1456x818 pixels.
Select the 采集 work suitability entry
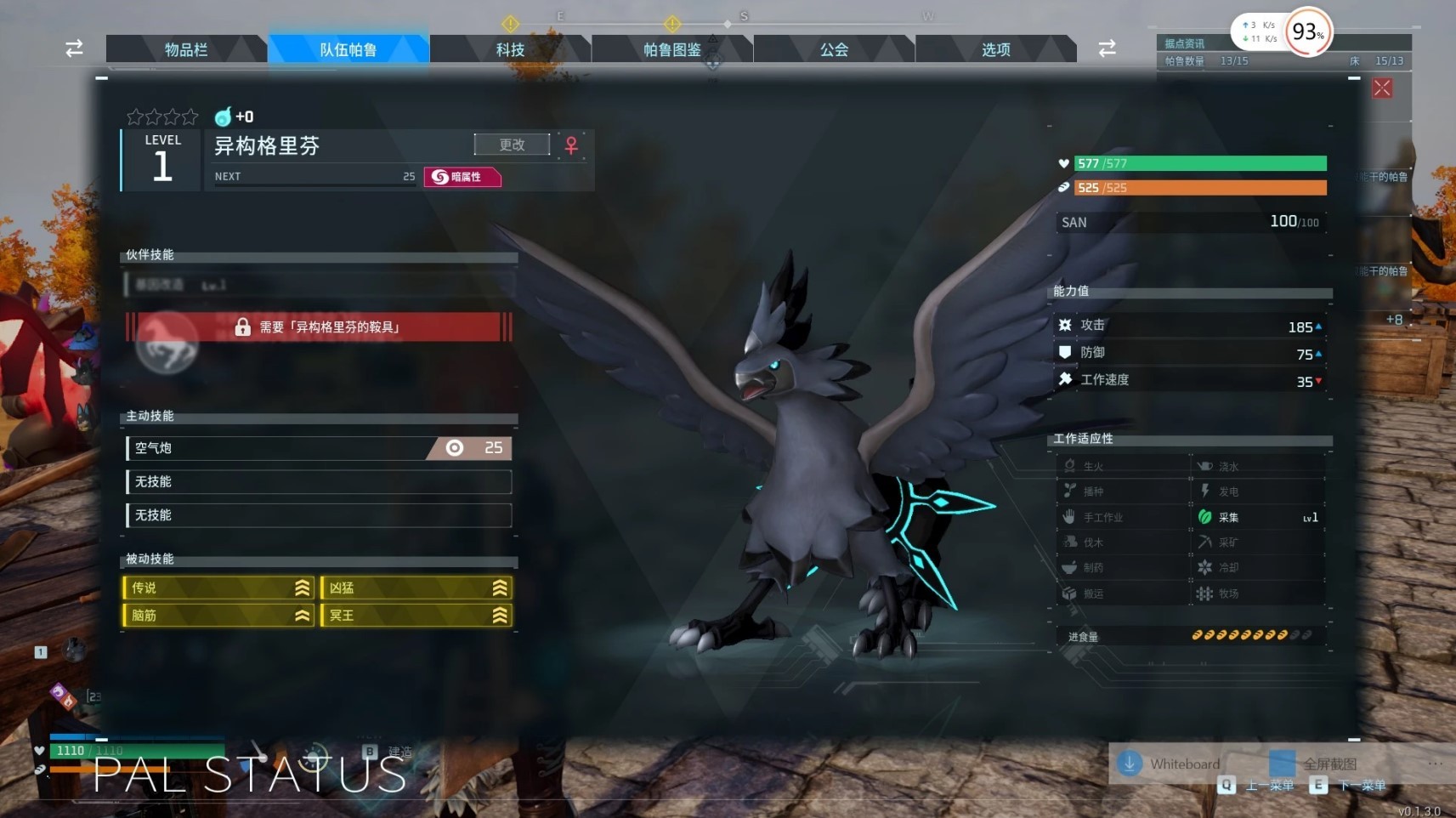point(1257,517)
